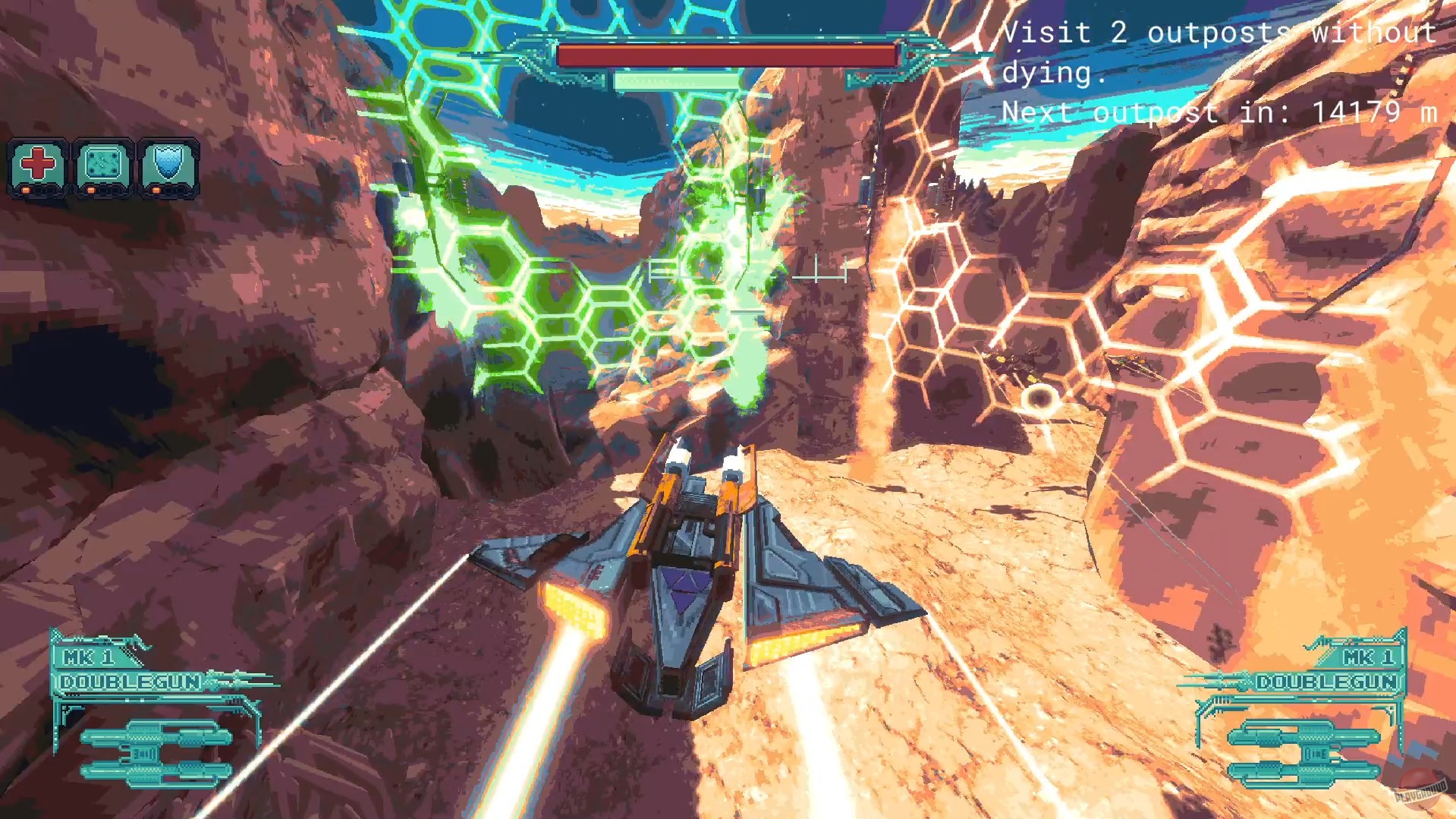
Task: Expand the left DOUBLEGUN weapon panel
Action: (x=129, y=682)
